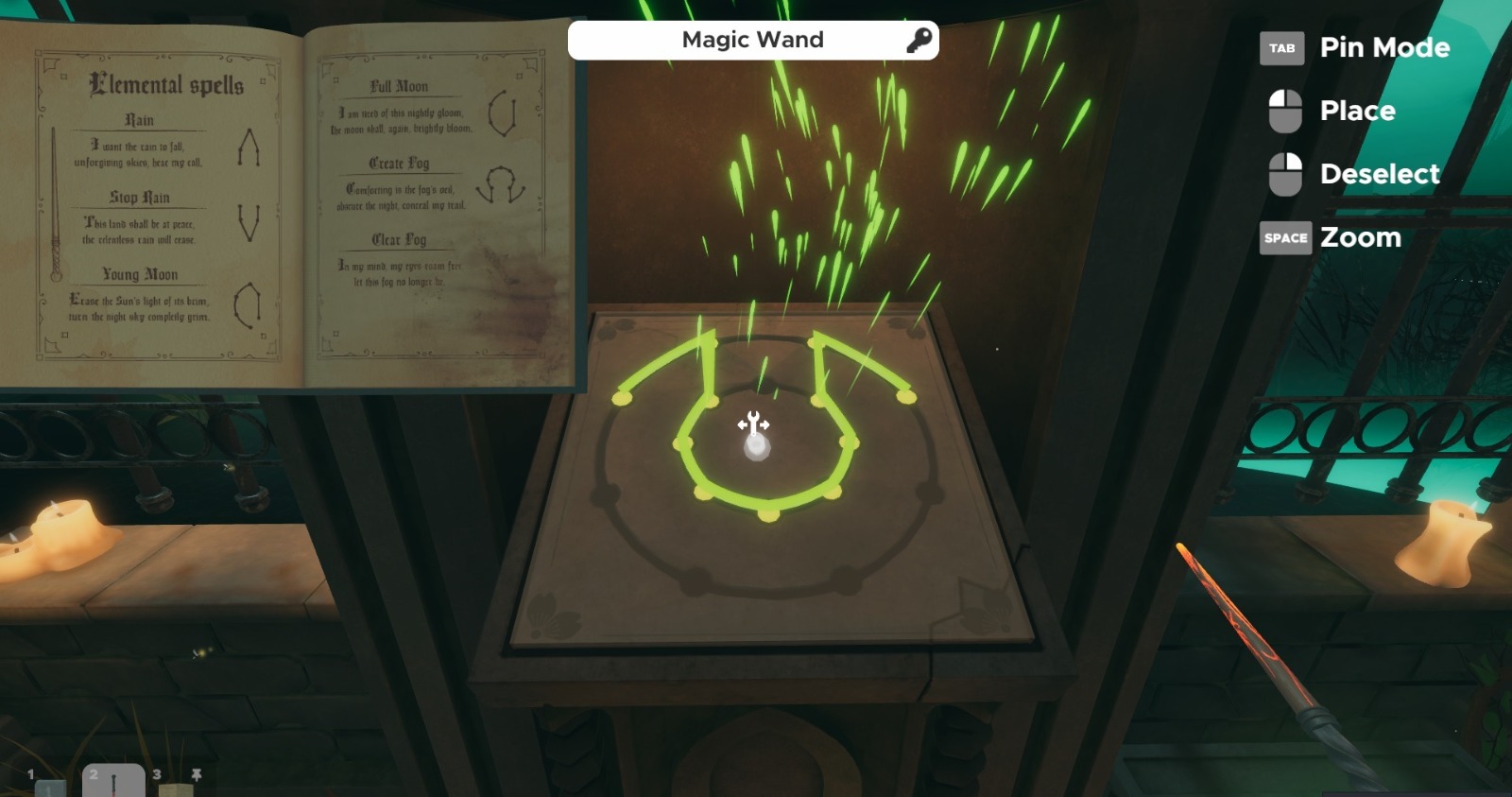Click the Elemental spells page heading

pyautogui.click(x=165, y=85)
